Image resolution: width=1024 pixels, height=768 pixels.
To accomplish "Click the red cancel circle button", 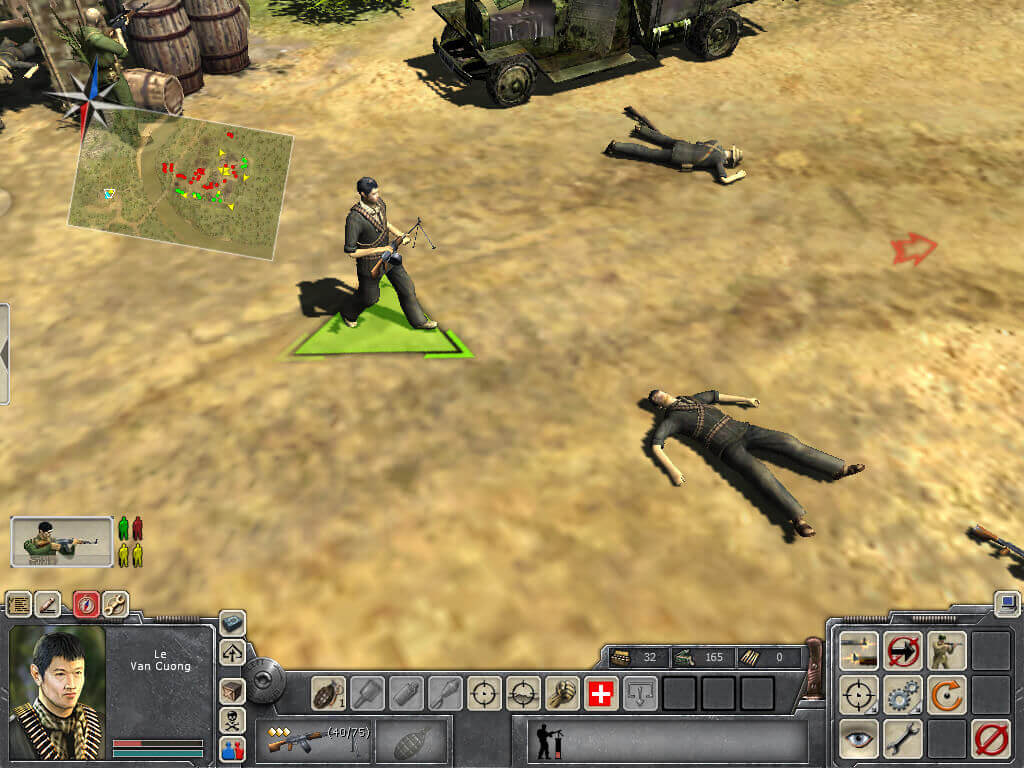I will [991, 739].
